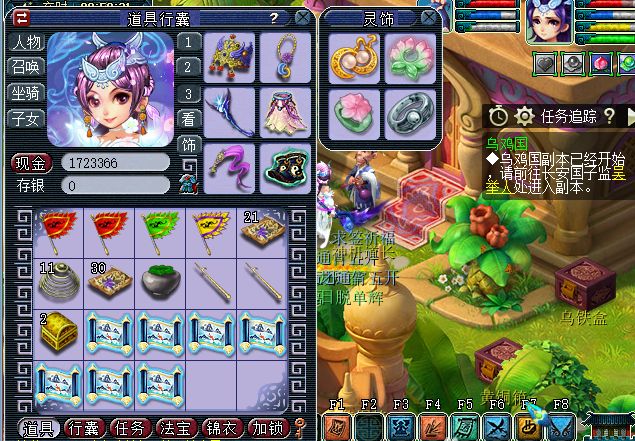Open the 人物 character tab

tap(25, 43)
